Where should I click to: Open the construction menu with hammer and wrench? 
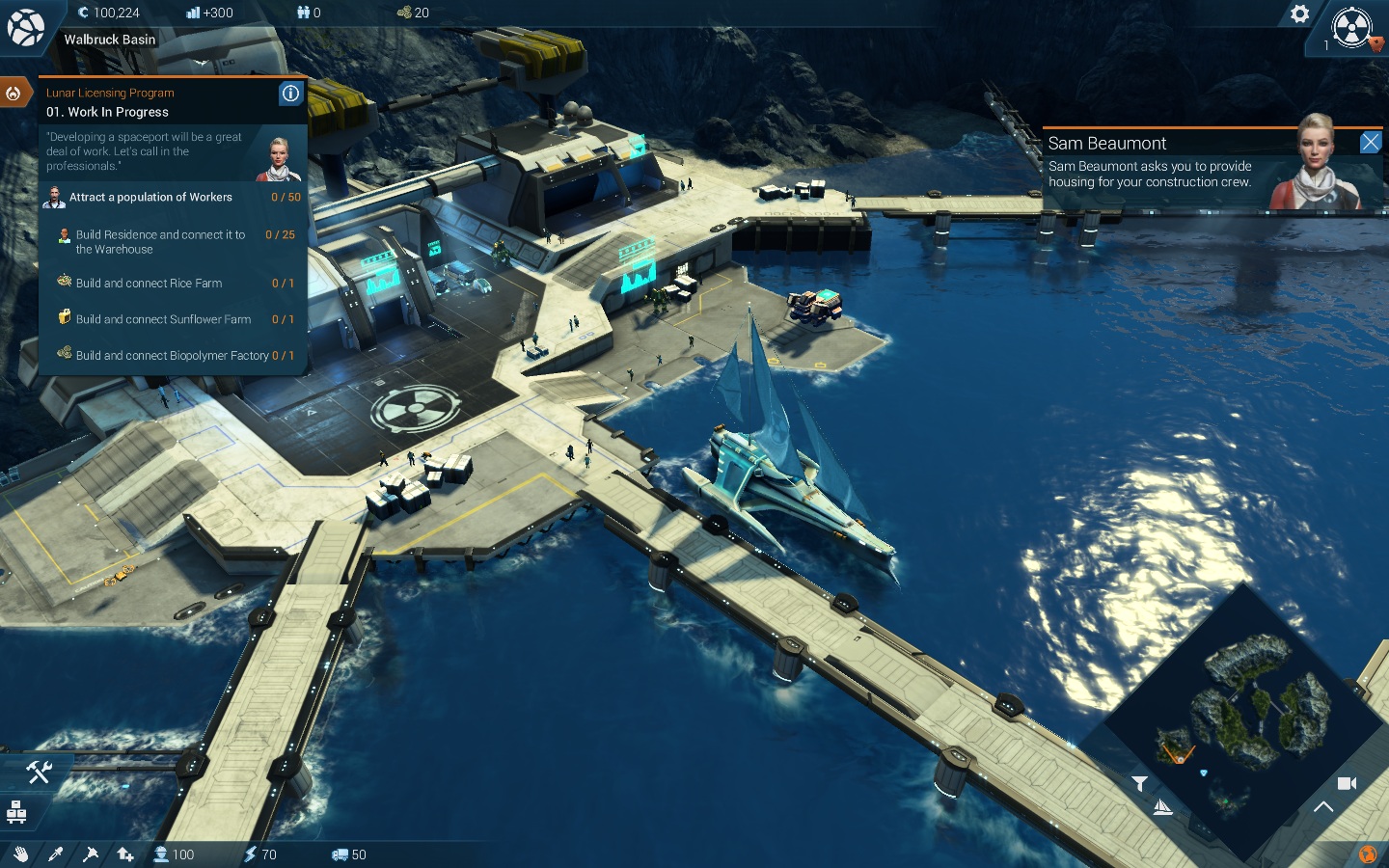[x=39, y=772]
